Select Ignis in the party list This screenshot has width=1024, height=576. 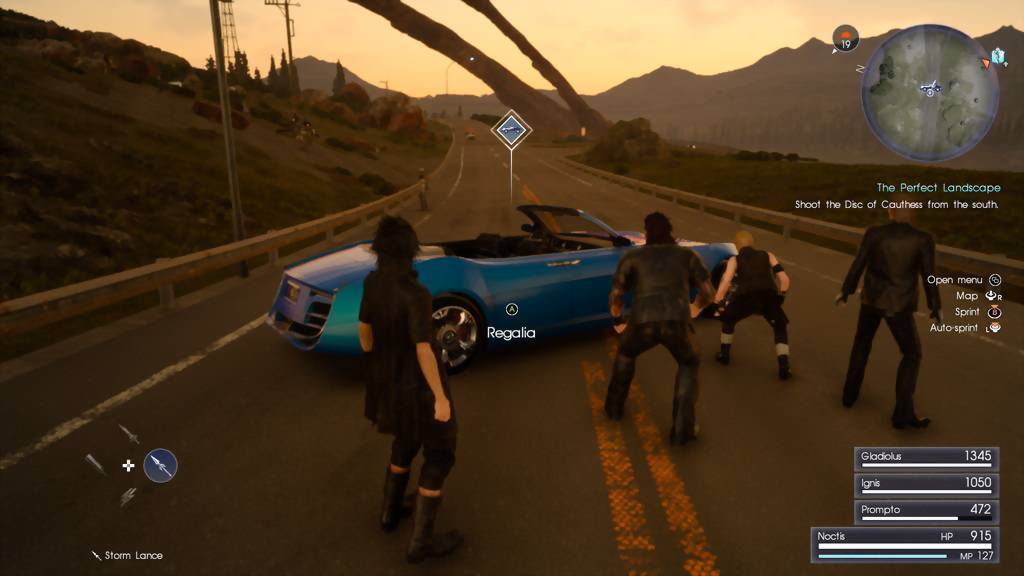coord(925,484)
